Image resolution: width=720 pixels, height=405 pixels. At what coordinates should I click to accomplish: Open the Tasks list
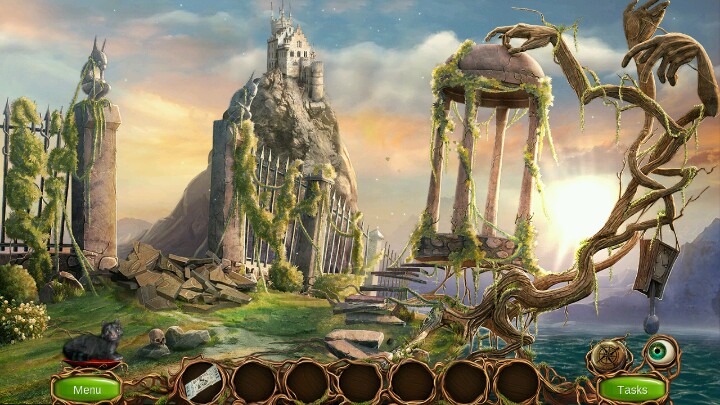pos(632,388)
